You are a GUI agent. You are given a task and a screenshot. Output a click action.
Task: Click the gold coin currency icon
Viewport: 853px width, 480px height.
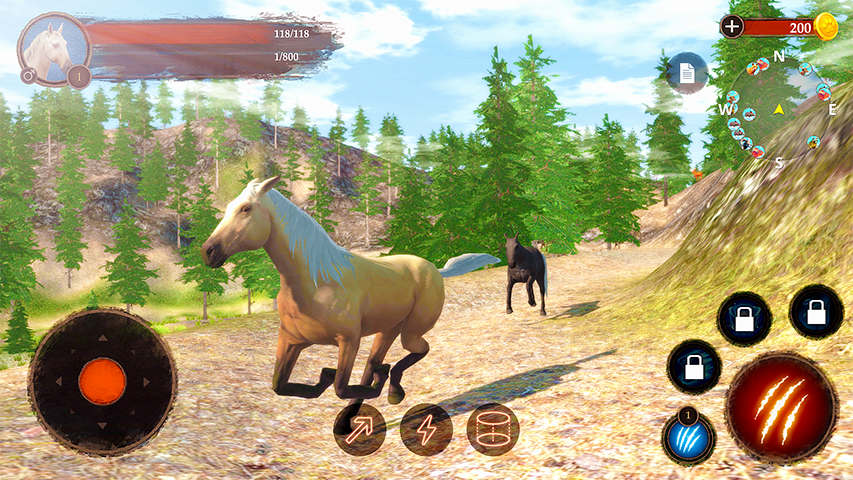(826, 27)
